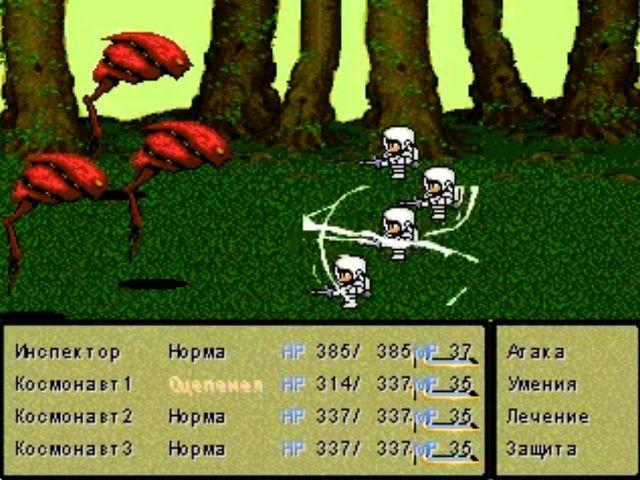Pick the Защита defend command

pos(541,449)
